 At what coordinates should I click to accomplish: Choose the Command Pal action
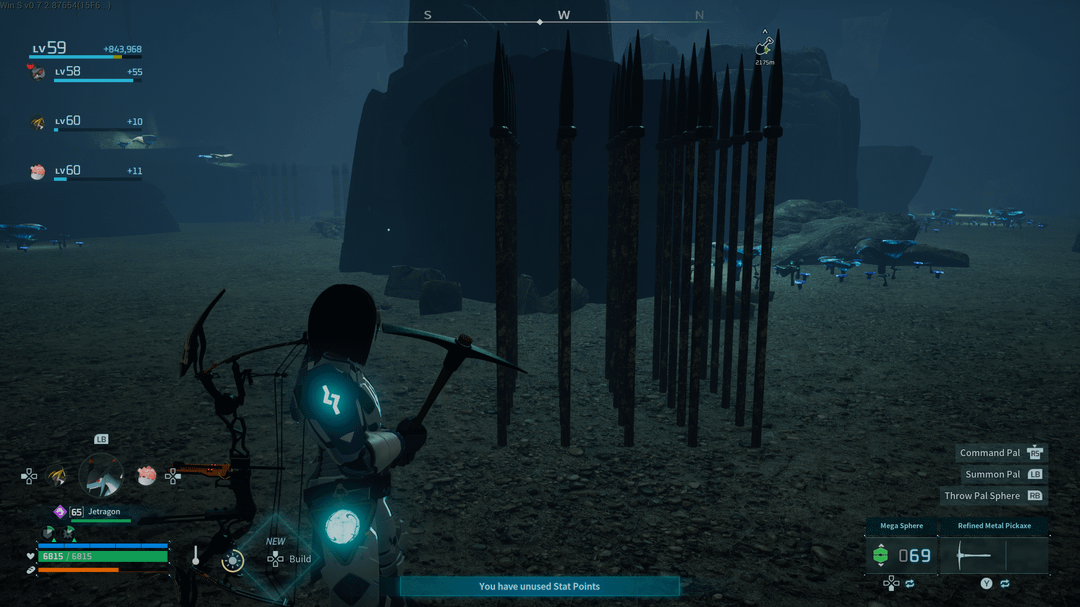pos(1000,453)
